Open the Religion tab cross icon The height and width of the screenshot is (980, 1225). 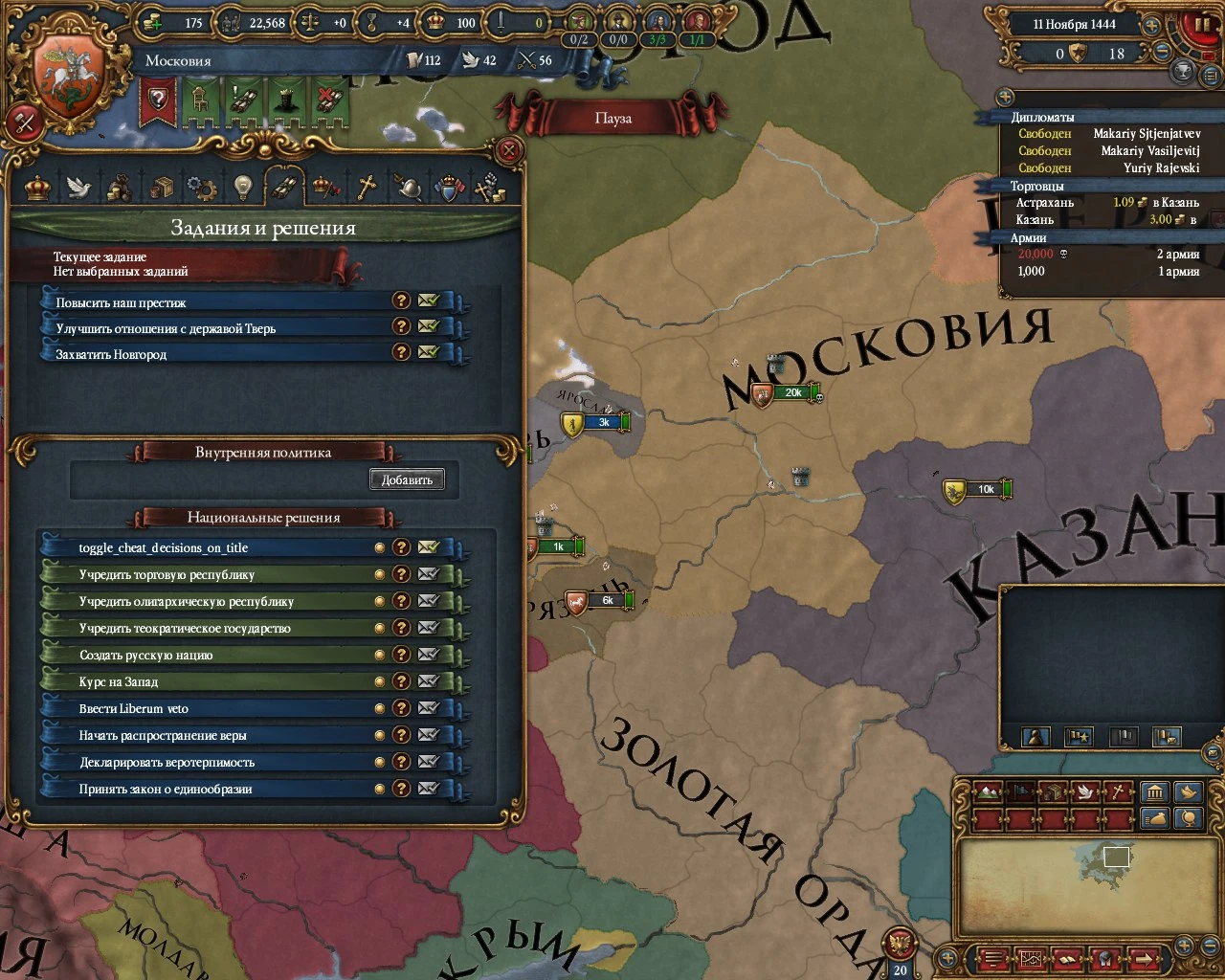point(365,188)
